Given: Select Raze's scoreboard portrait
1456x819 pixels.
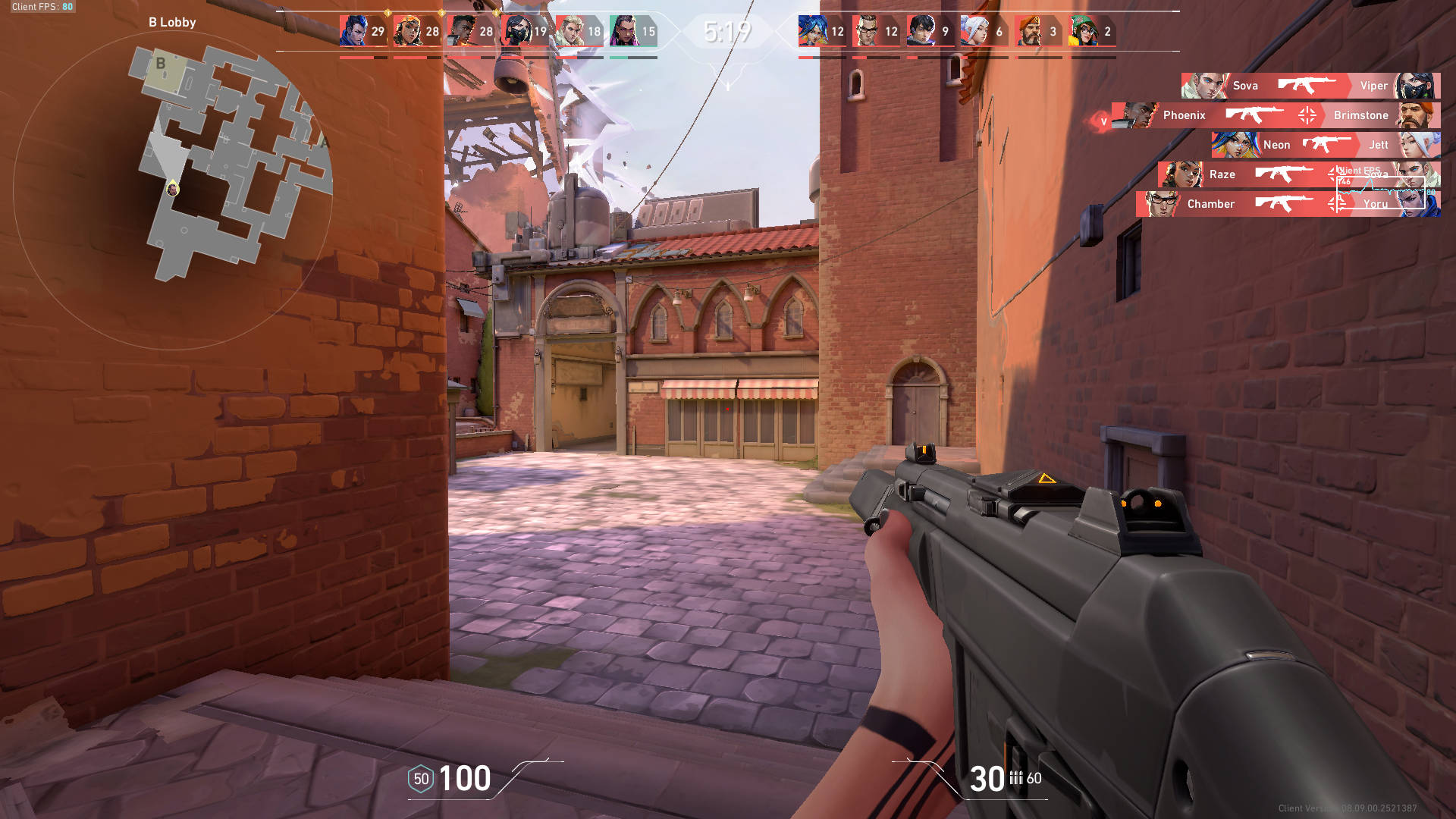Looking at the screenshot, I should coord(407,31).
